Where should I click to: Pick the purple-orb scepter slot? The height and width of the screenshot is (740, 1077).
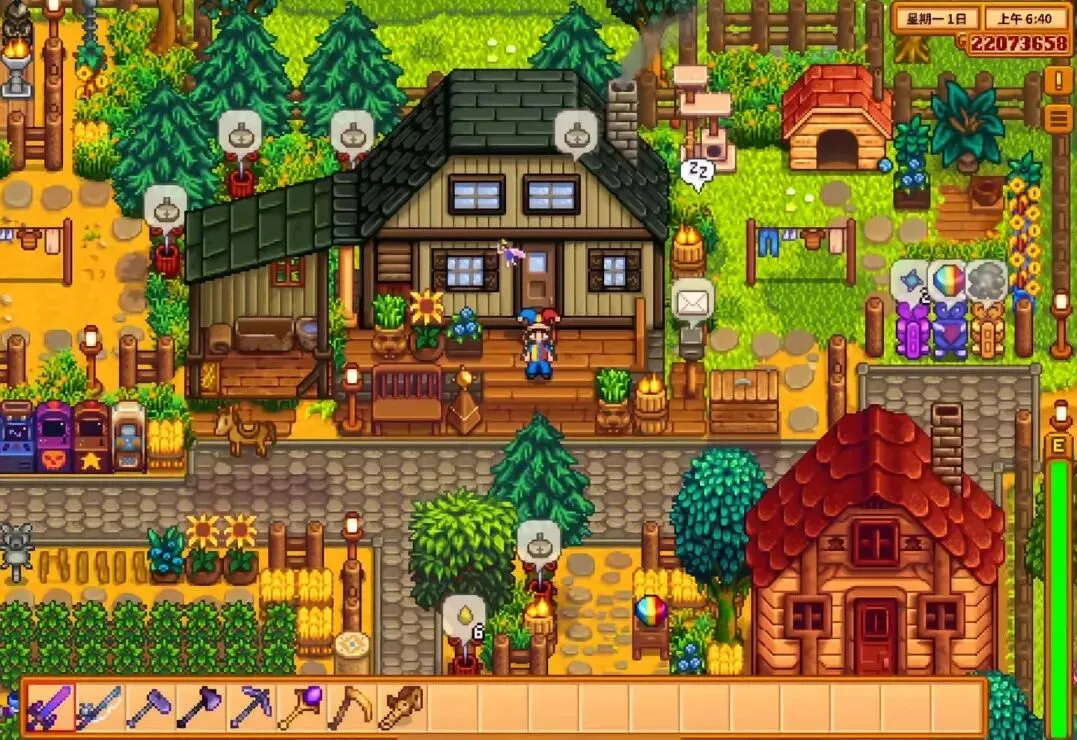pos(300,707)
